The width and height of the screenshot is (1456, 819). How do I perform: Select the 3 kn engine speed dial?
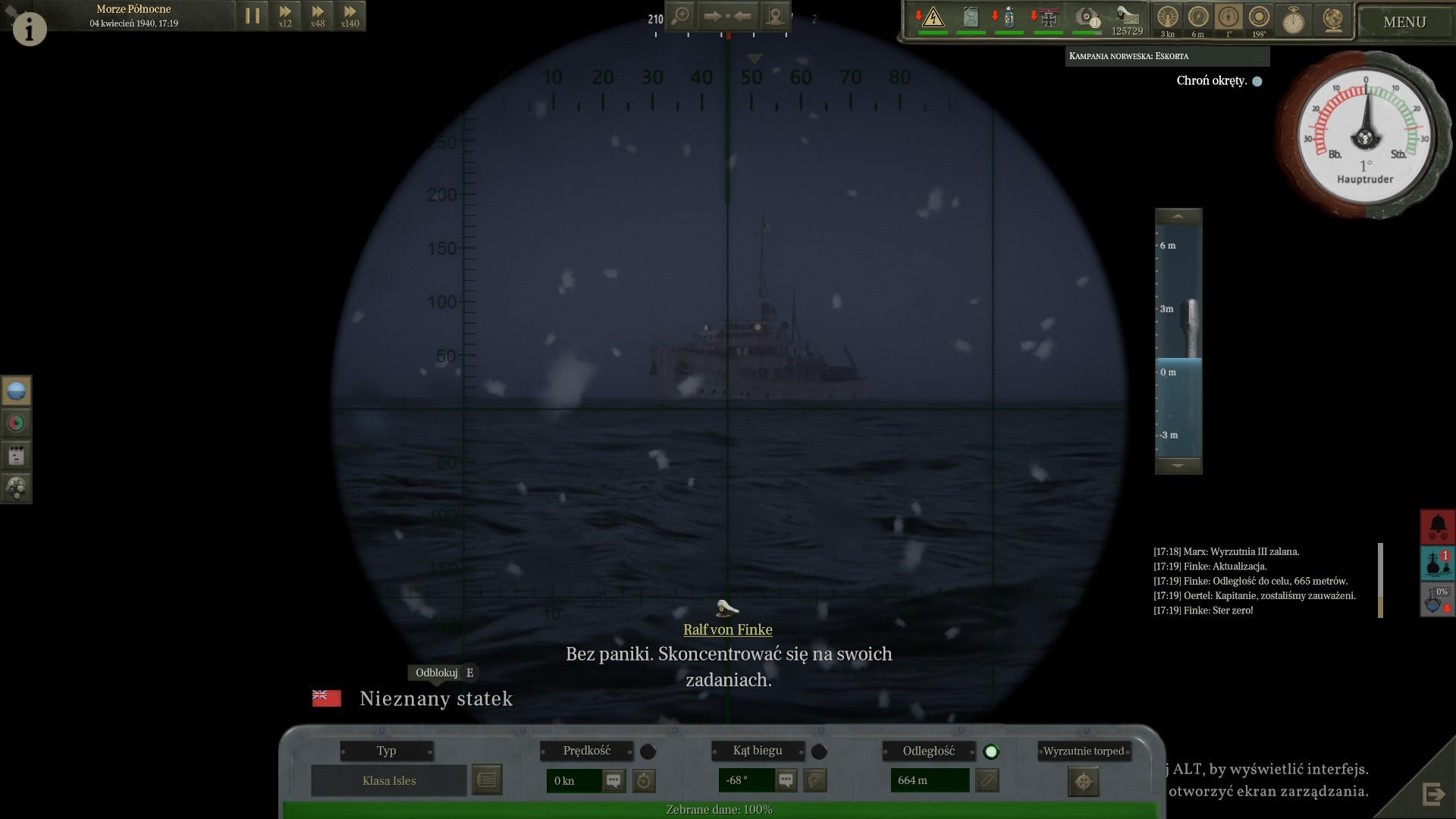[x=1167, y=17]
